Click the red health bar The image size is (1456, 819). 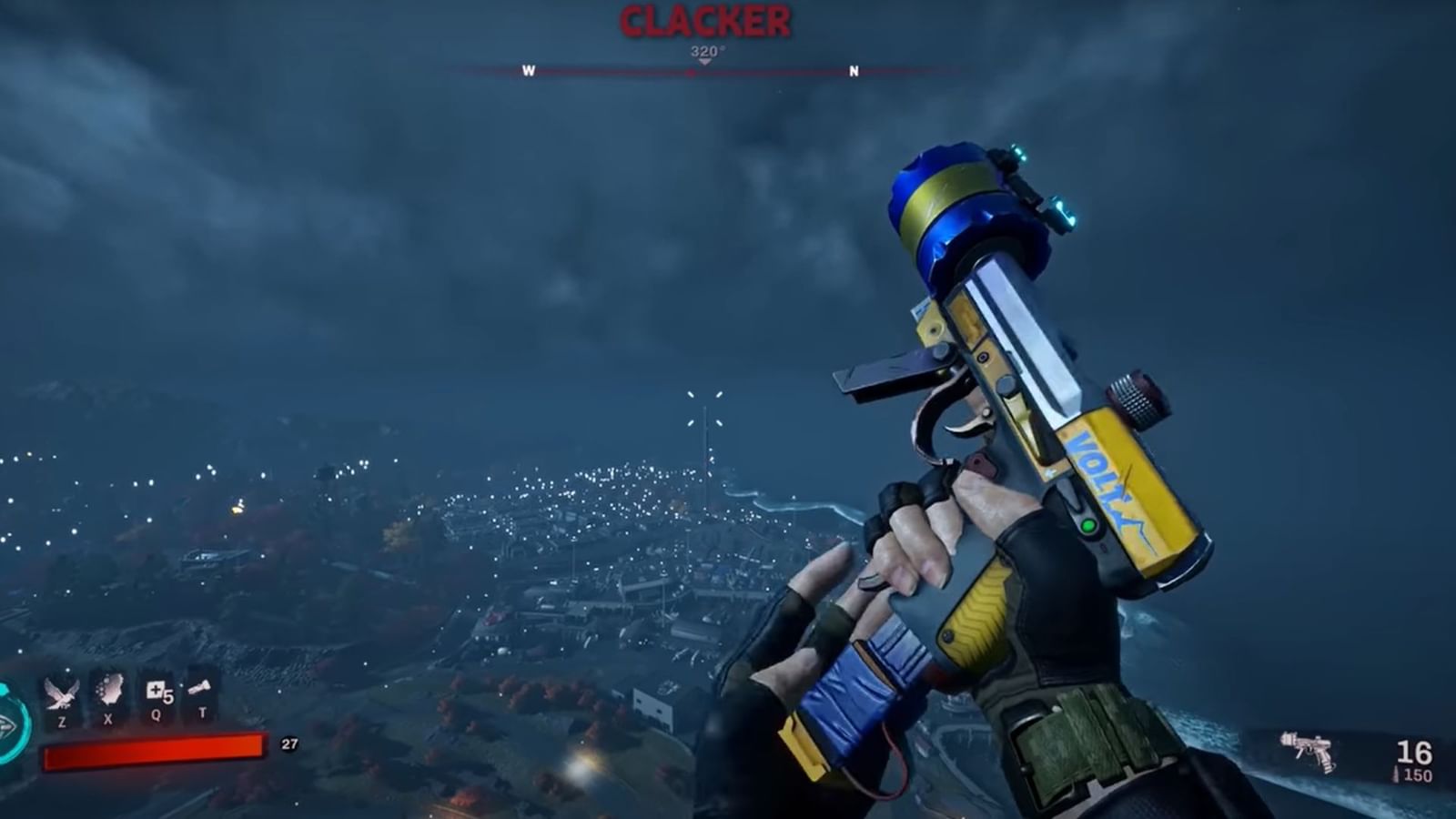155,749
